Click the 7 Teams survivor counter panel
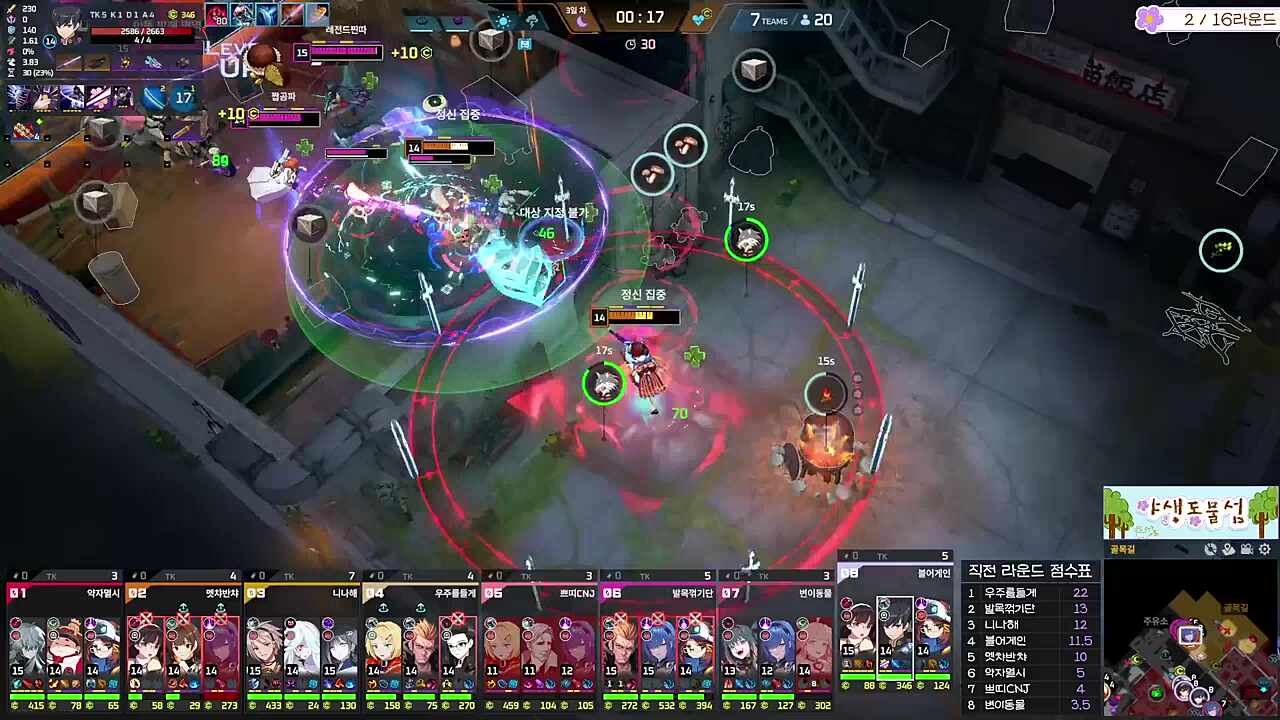Image resolution: width=1280 pixels, height=720 pixels. (792, 19)
